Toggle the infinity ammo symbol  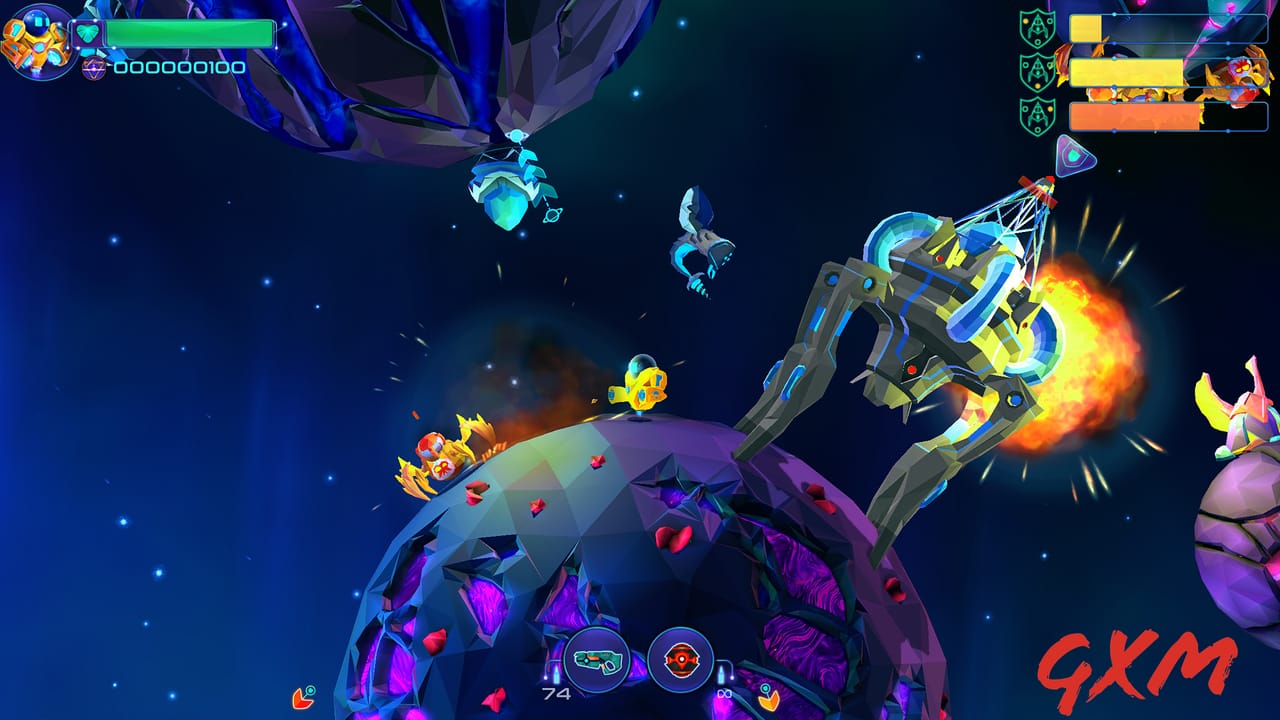point(726,693)
